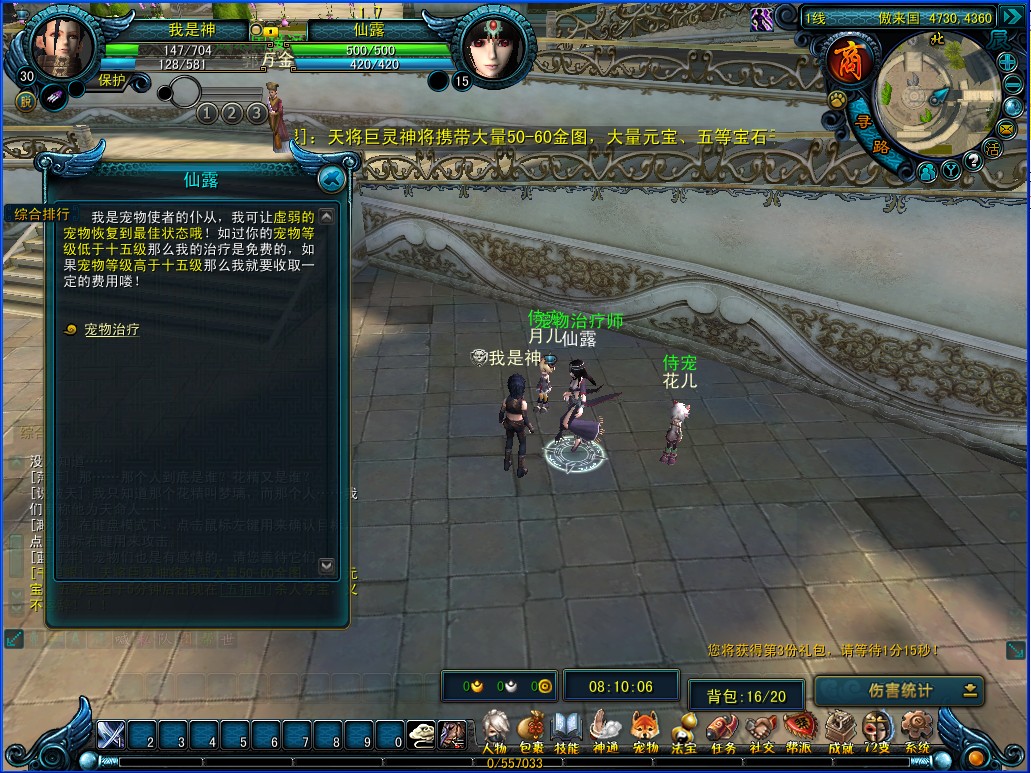Open the 成就 achievements panel
This screenshot has width=1031, height=773.
point(840,730)
